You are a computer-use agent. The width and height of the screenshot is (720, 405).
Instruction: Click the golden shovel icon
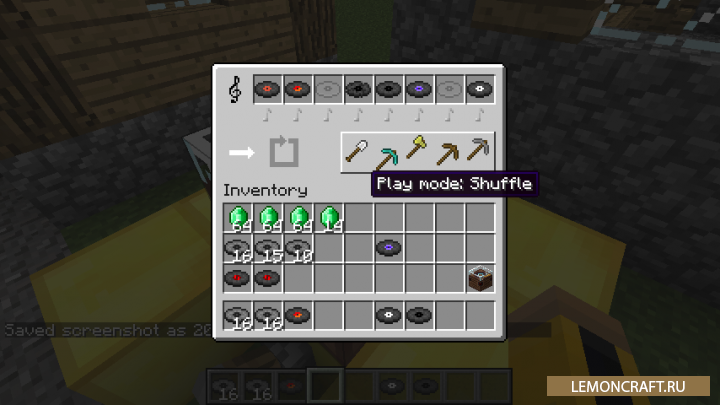[x=417, y=152]
